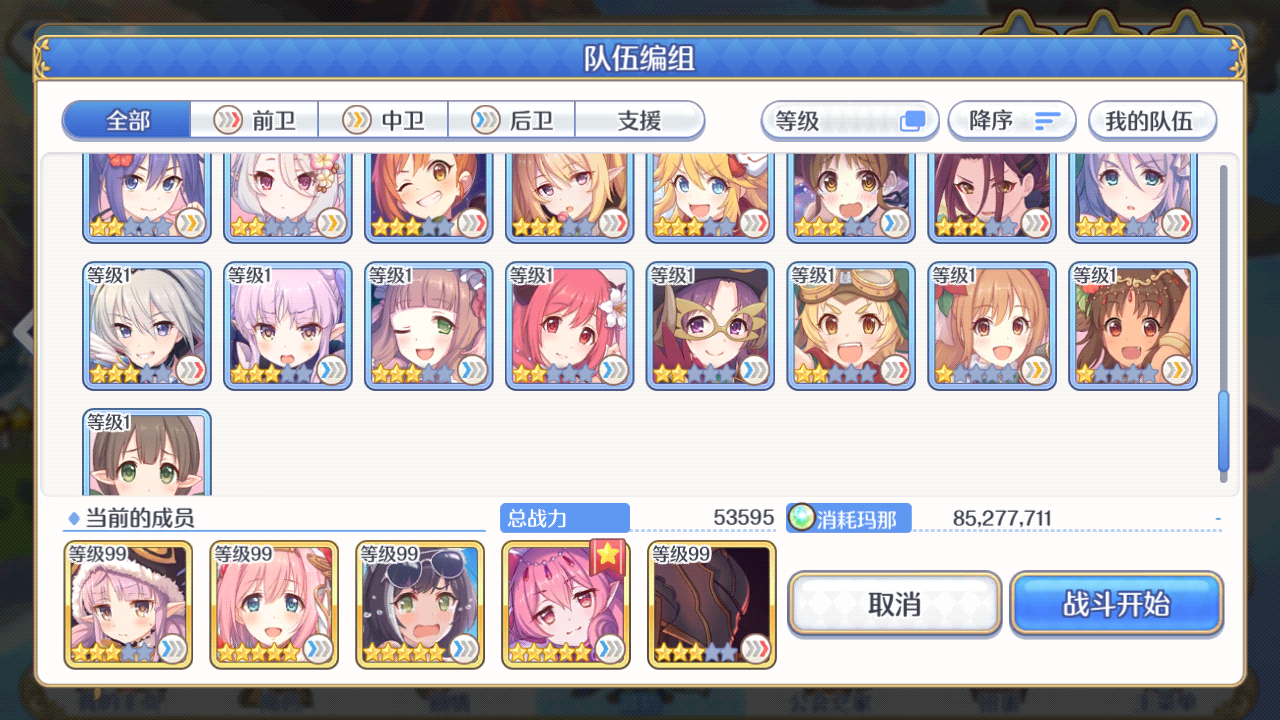Open 我的队伍 to view saved teams
The image size is (1280, 720).
[1152, 119]
